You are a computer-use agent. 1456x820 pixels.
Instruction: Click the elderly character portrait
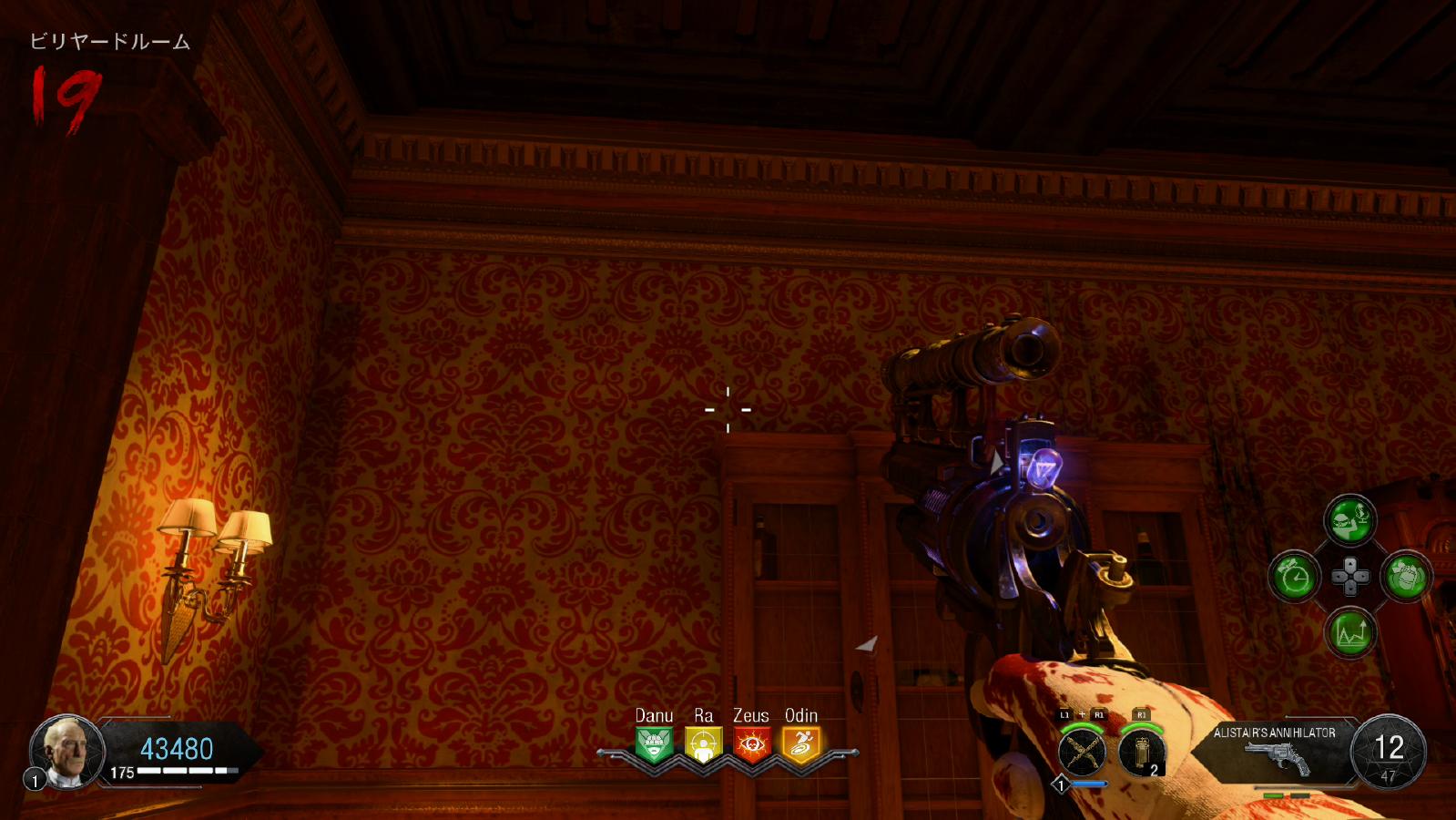67,752
